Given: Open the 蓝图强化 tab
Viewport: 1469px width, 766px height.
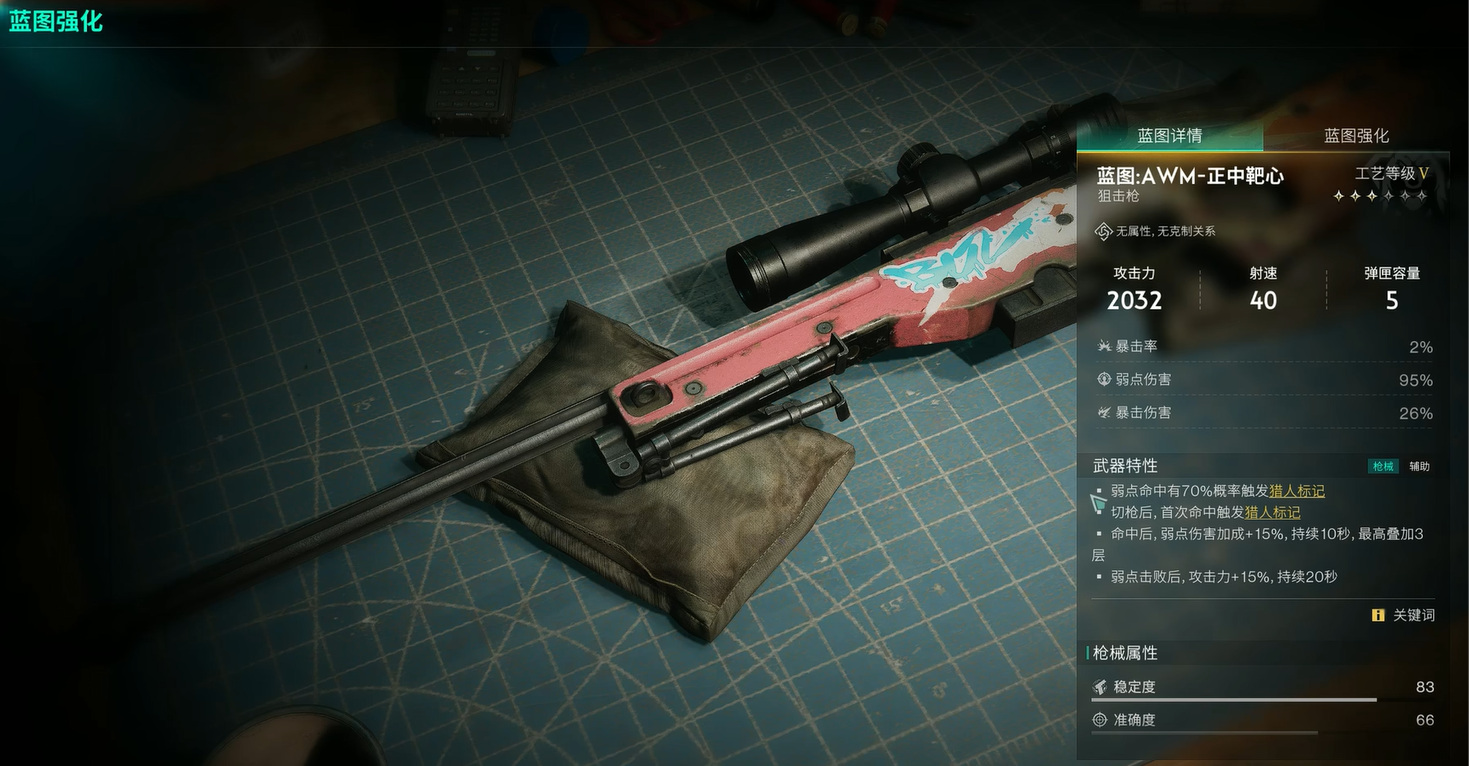Looking at the screenshot, I should (x=1356, y=136).
